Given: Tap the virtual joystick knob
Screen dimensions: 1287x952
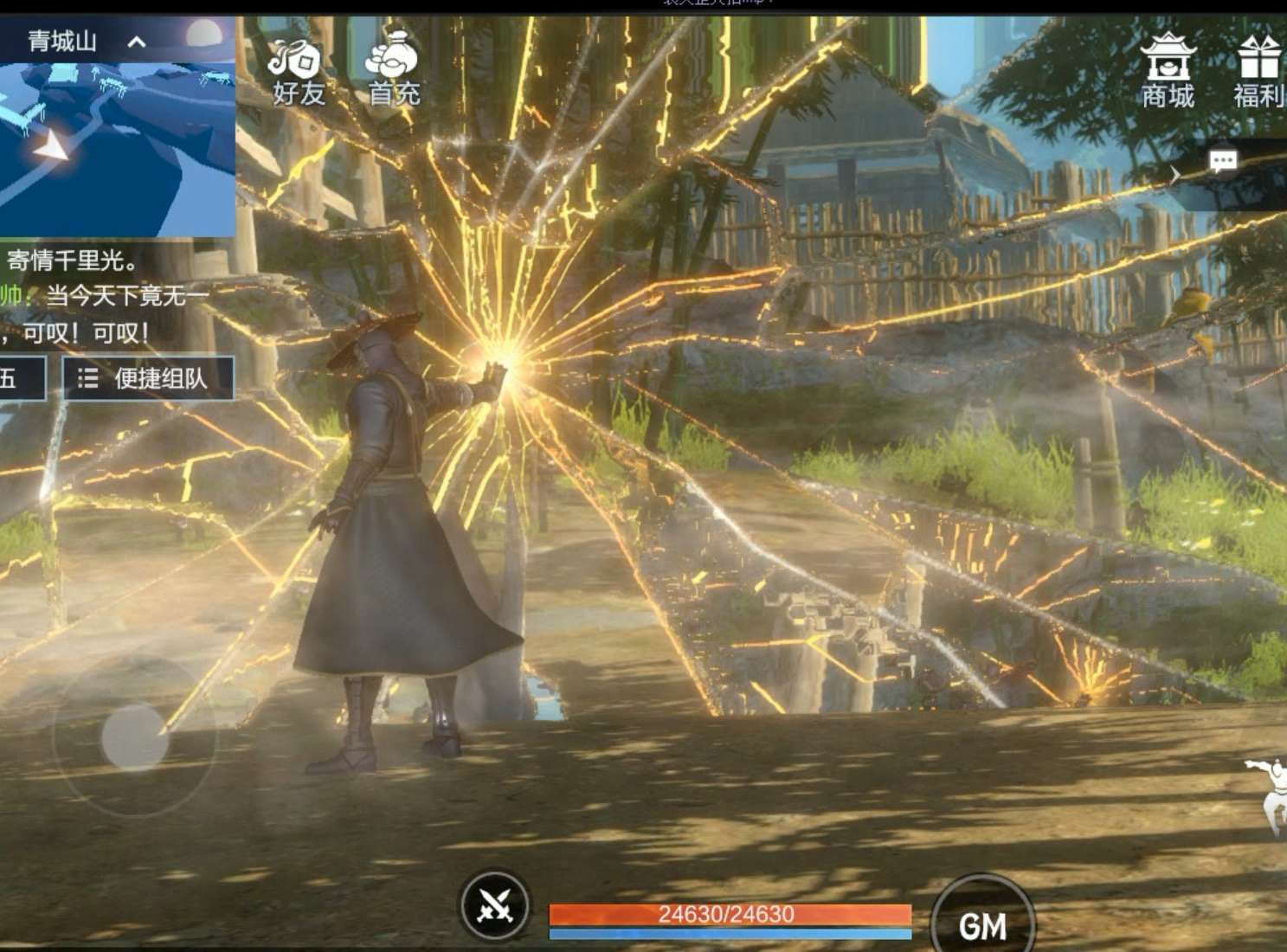Looking at the screenshot, I should pos(135,737).
